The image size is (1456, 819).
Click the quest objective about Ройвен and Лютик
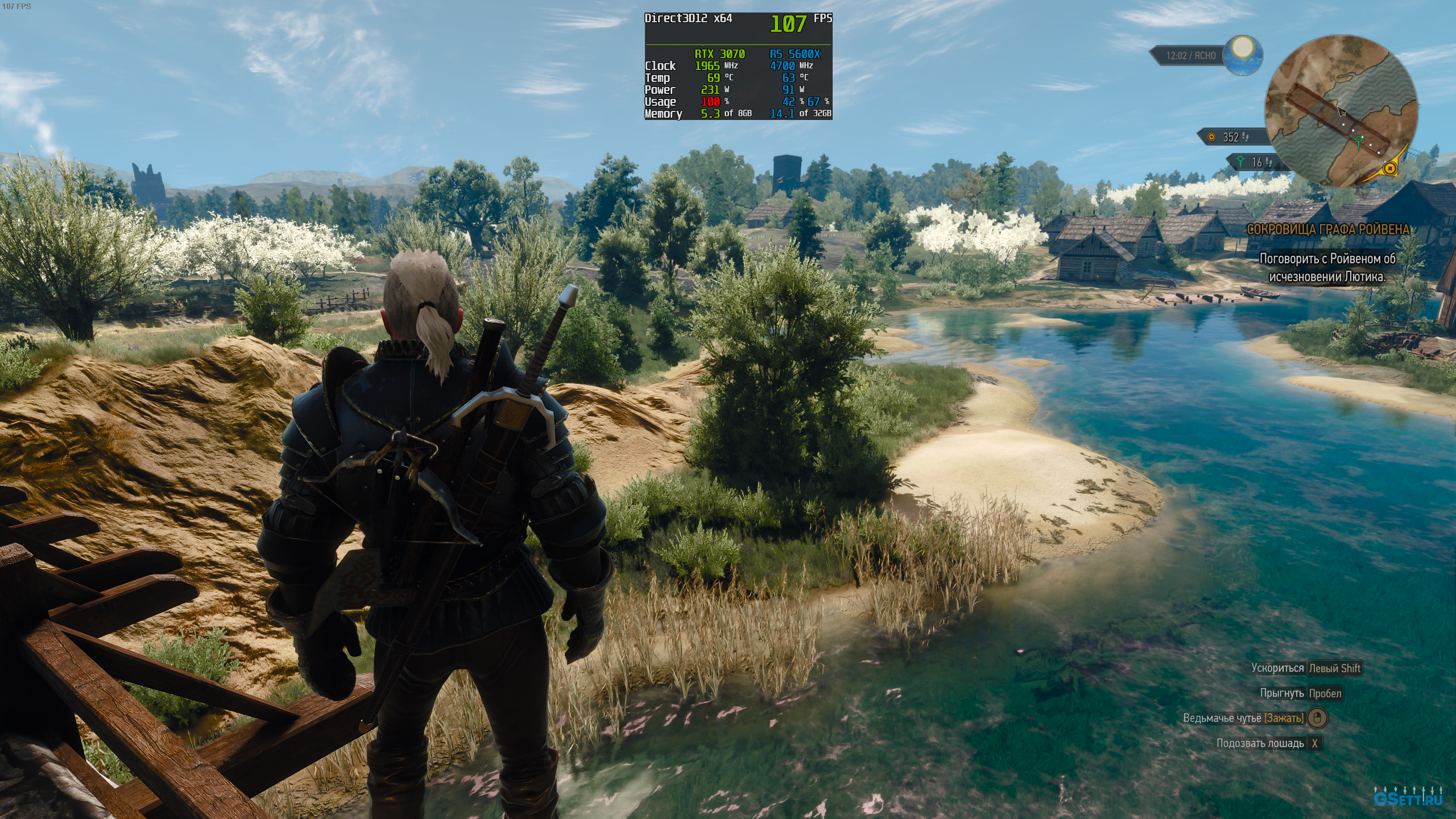[1328, 268]
